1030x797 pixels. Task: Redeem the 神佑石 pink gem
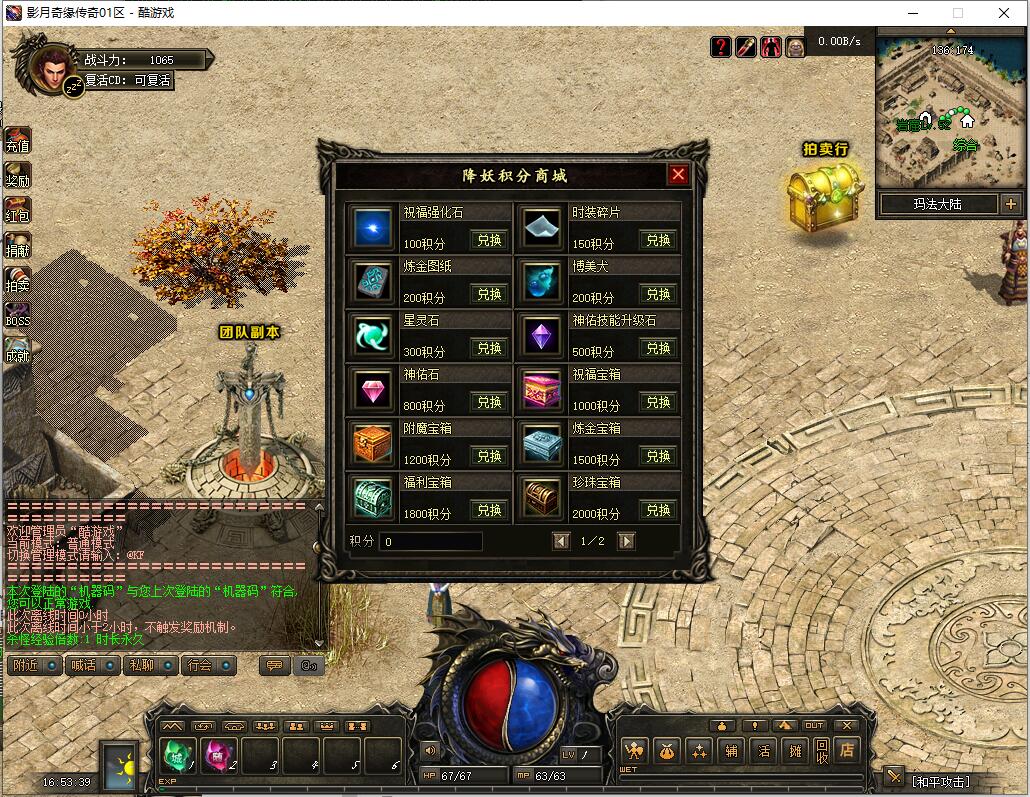[489, 402]
